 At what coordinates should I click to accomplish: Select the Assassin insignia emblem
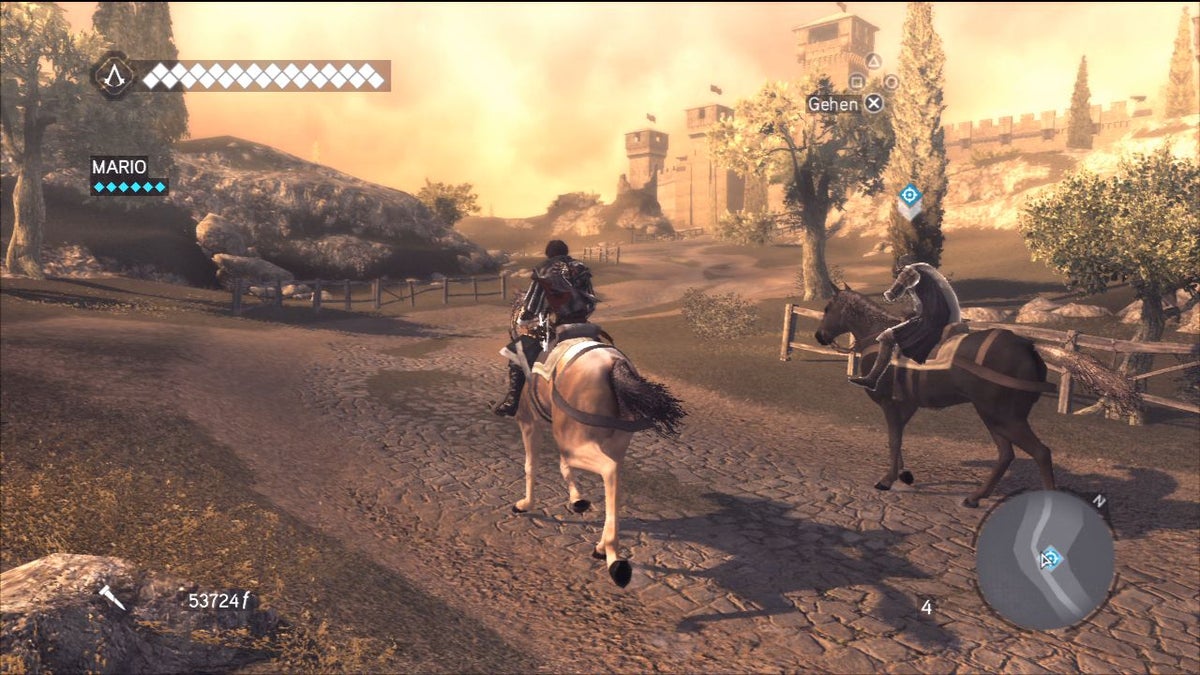coord(113,75)
